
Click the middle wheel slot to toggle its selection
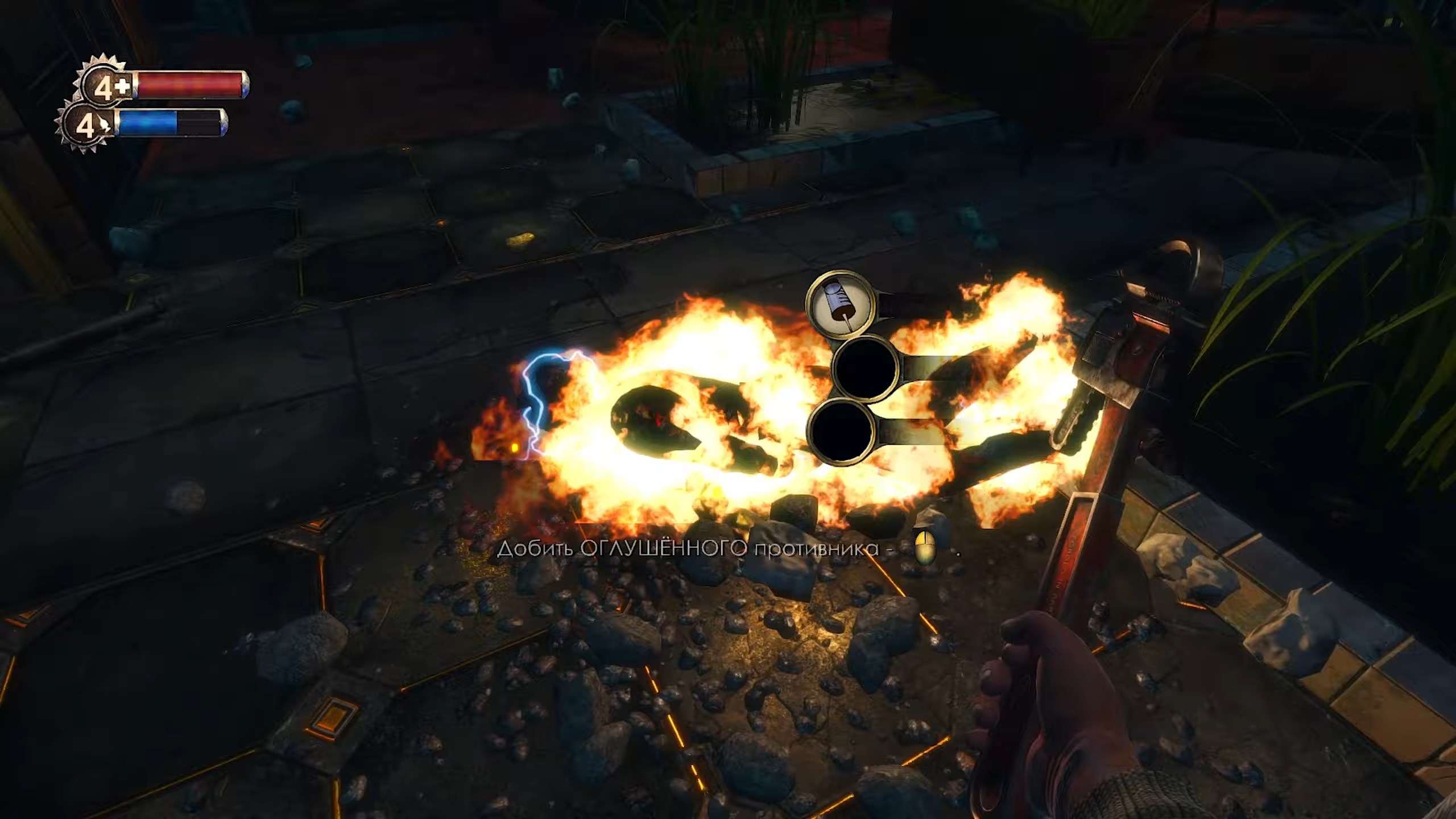point(866,369)
